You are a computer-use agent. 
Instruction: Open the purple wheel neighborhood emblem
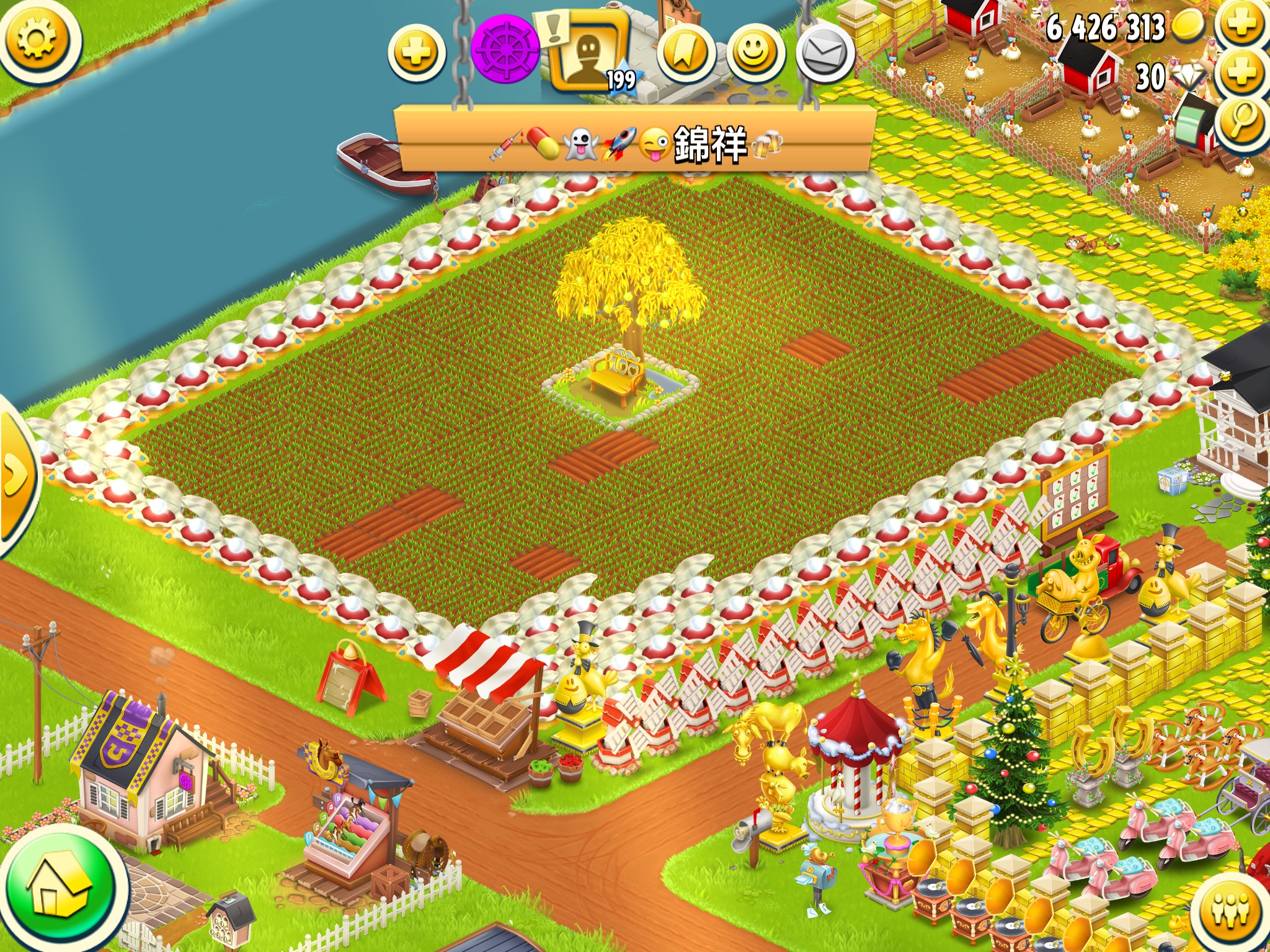point(505,50)
